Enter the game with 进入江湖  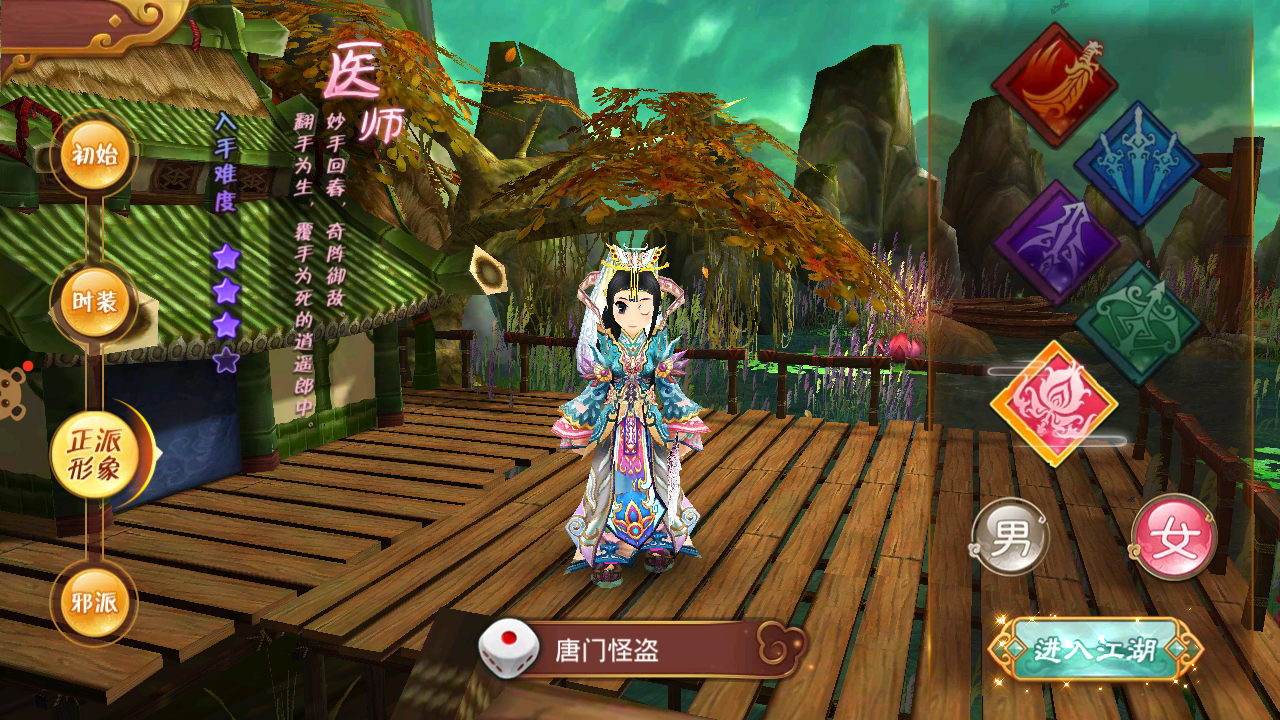coord(1095,650)
